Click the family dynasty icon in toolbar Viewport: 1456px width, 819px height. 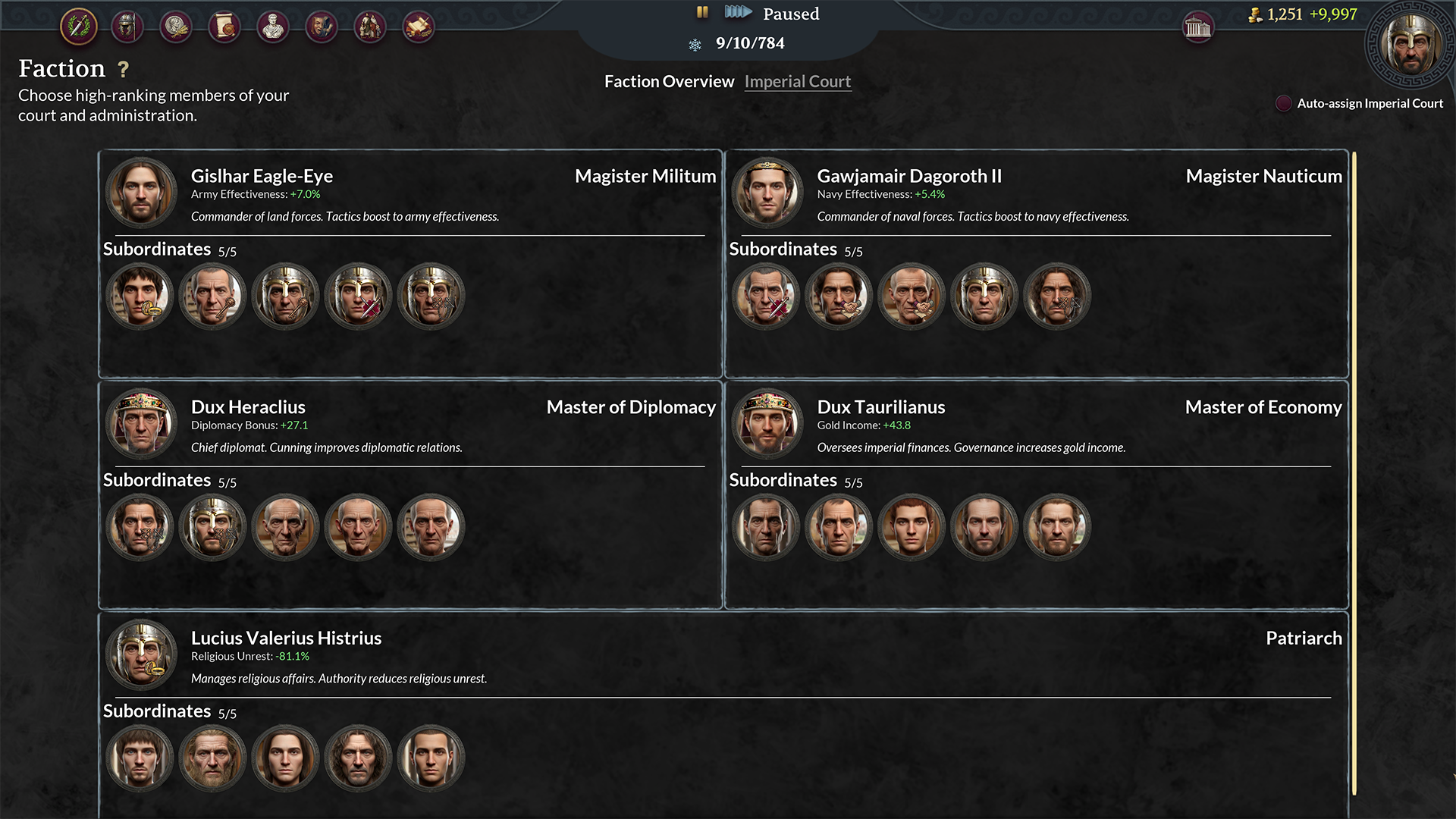coord(371,27)
